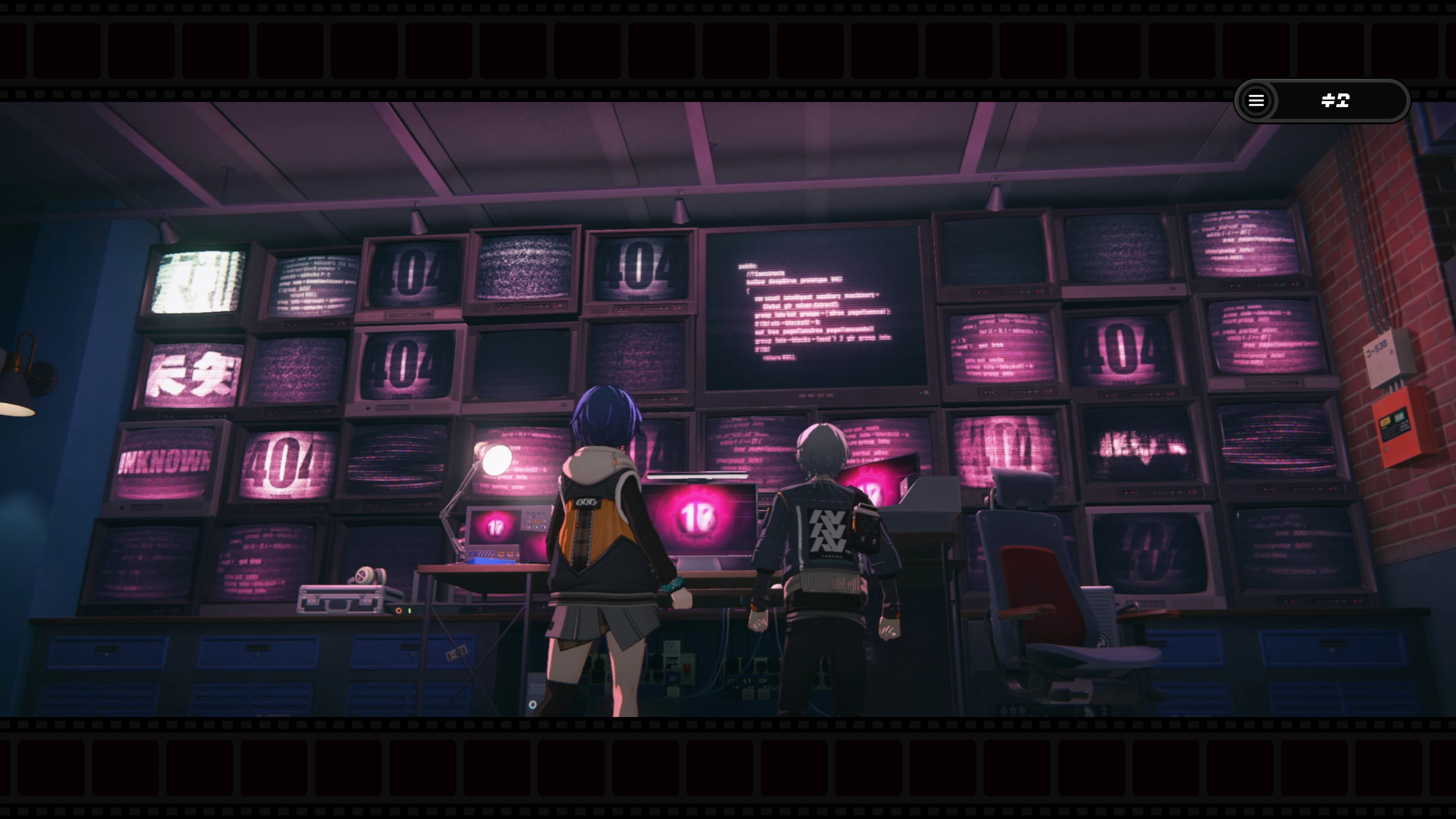Open the hamburger pause menu

pos(1257,101)
